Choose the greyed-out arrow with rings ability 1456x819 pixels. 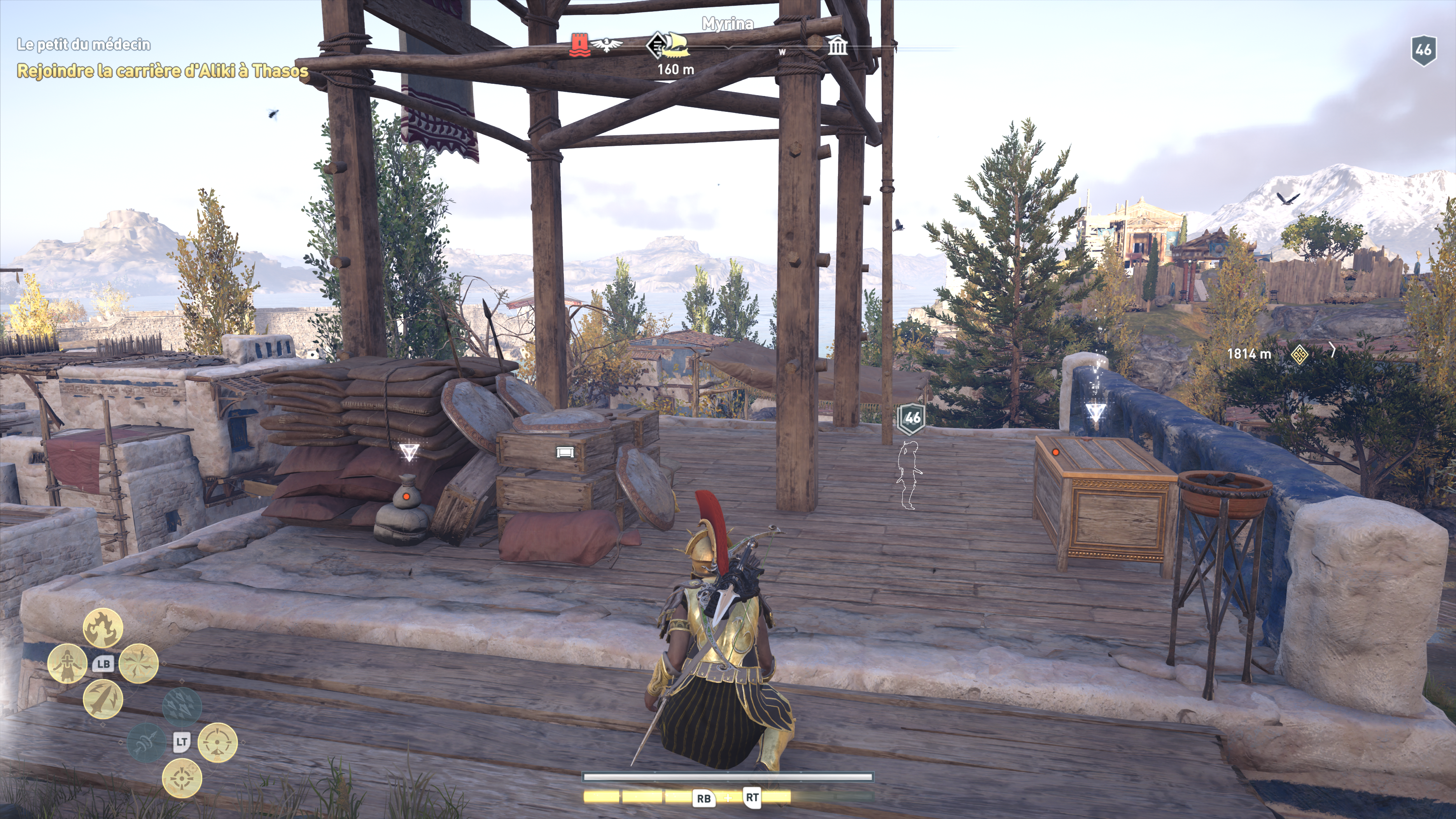146,742
